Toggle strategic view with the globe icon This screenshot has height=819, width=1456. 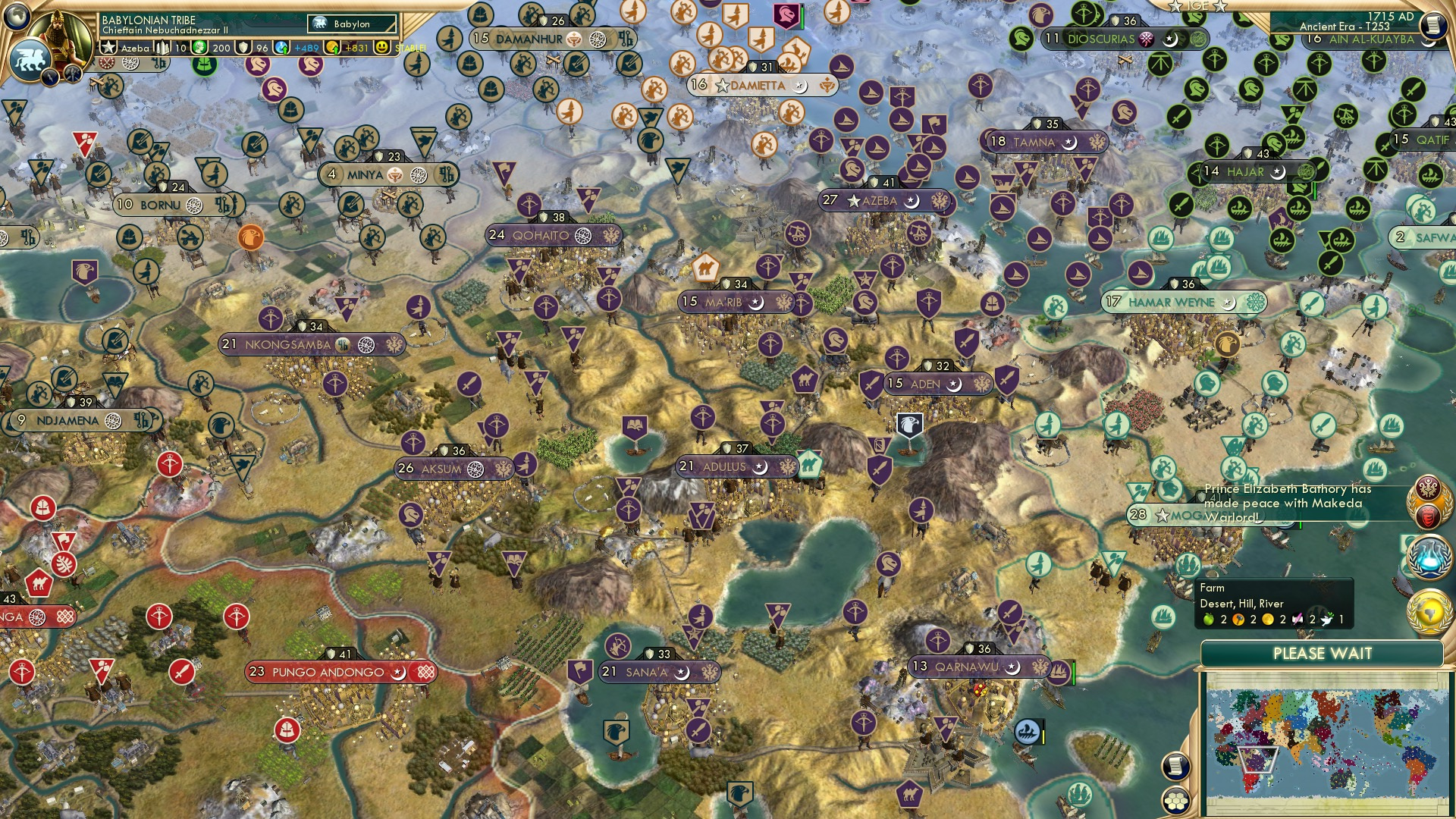coord(17,14)
